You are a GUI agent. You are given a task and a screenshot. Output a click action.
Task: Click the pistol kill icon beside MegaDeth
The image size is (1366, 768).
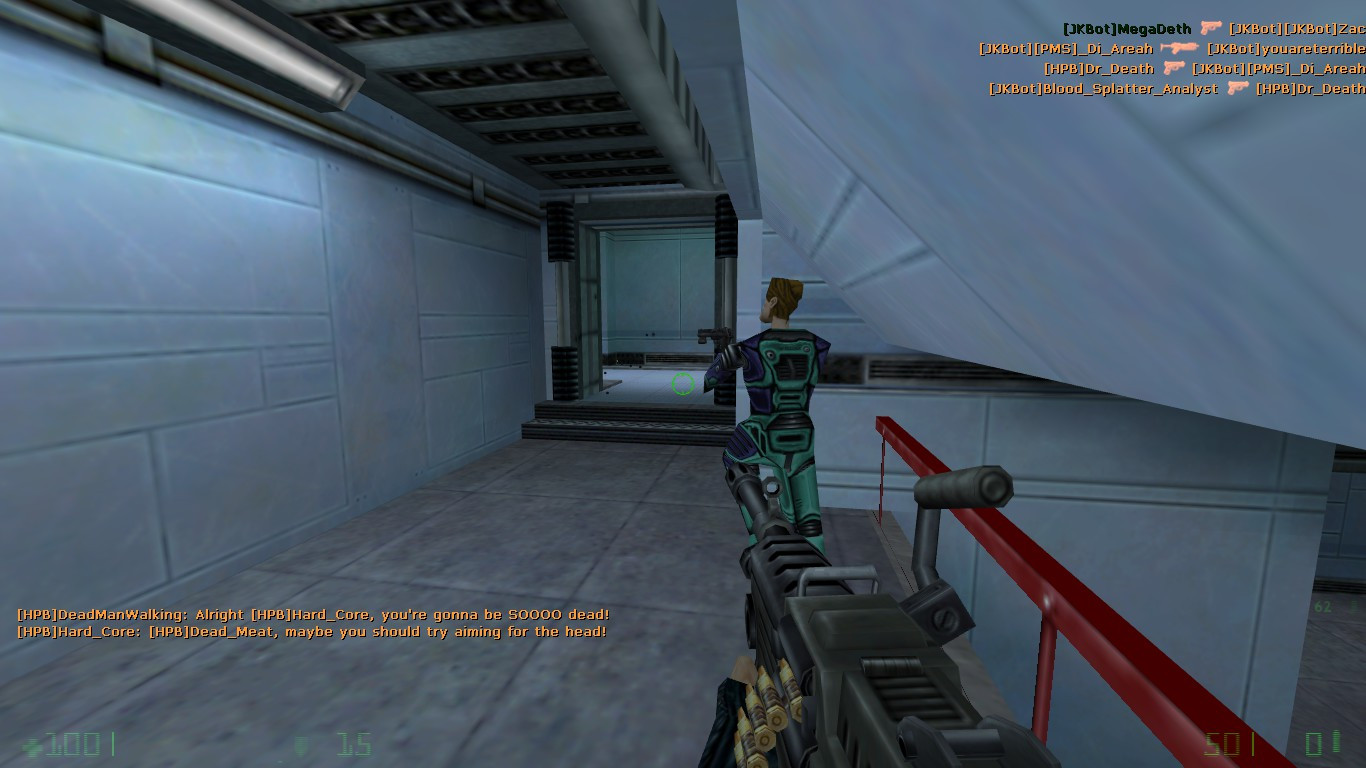(x=1209, y=28)
